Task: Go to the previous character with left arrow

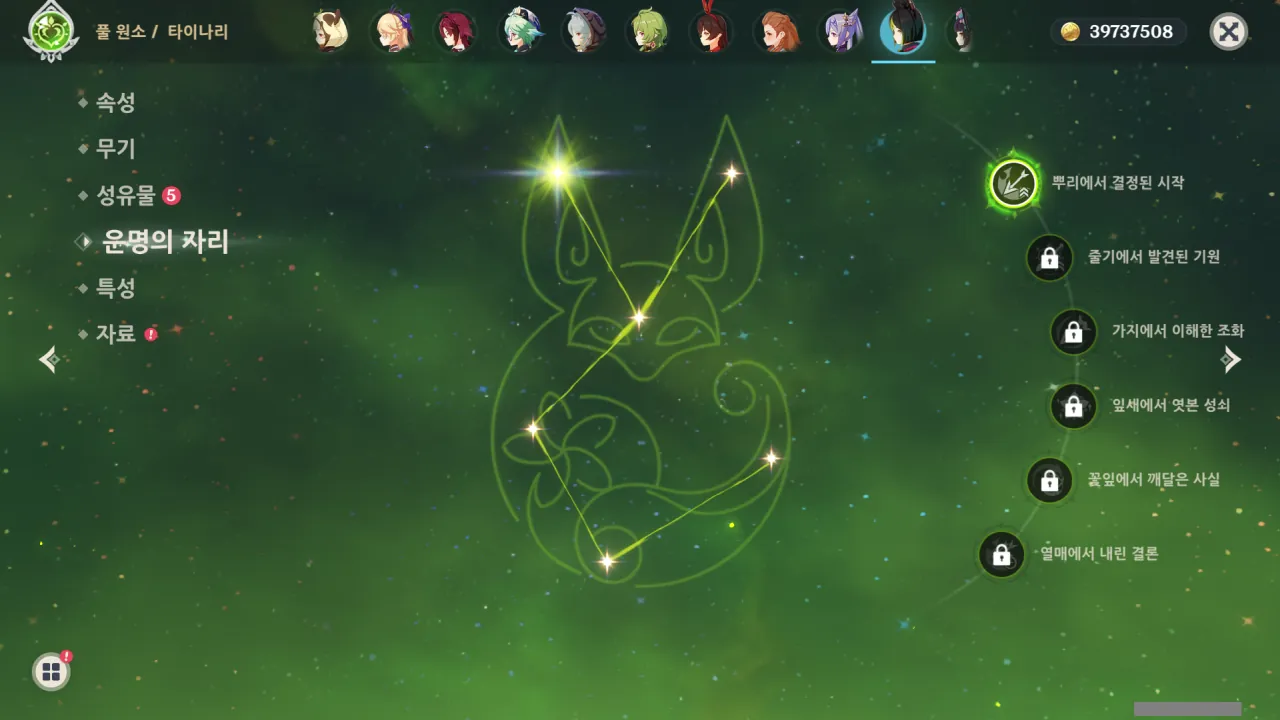Action: pyautogui.click(x=48, y=359)
